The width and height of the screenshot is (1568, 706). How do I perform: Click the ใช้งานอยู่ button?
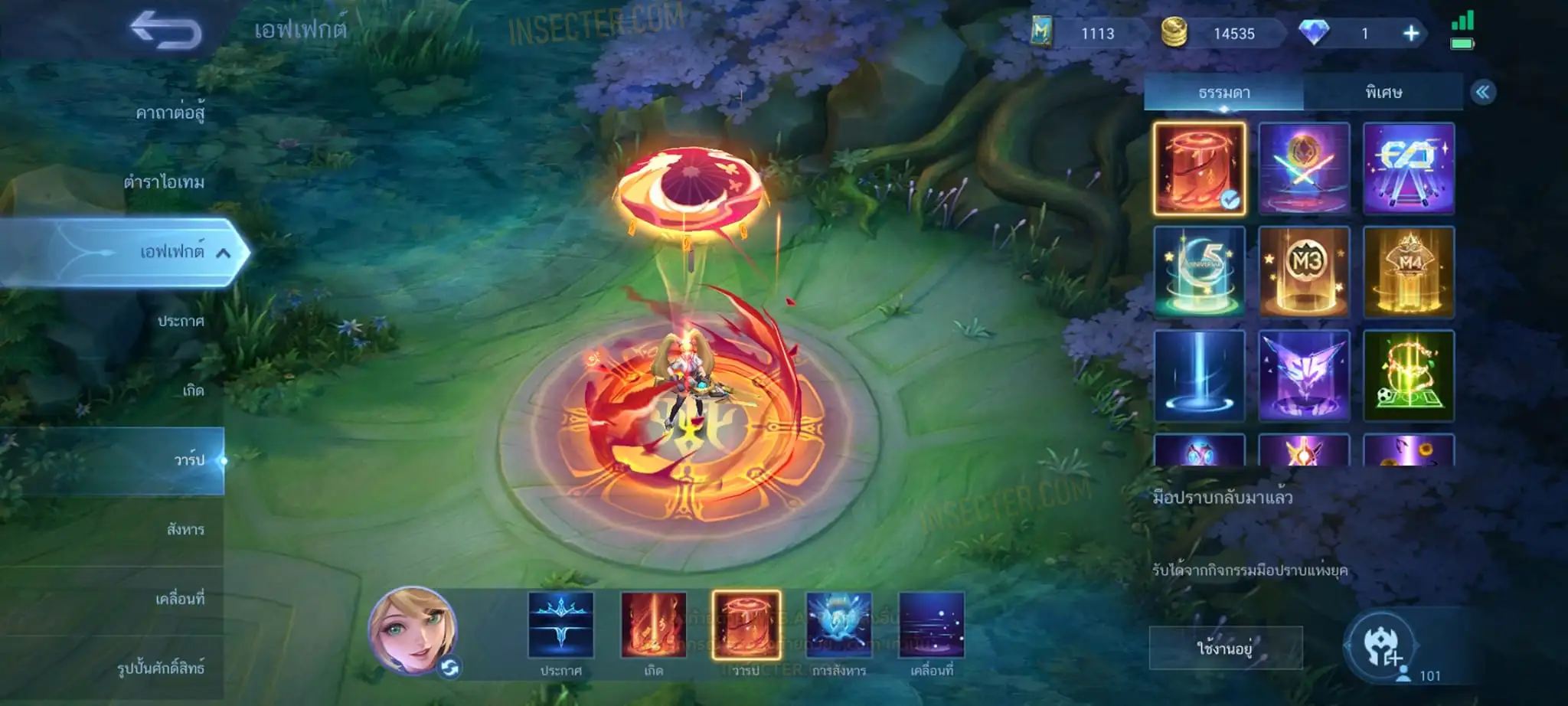point(1225,649)
